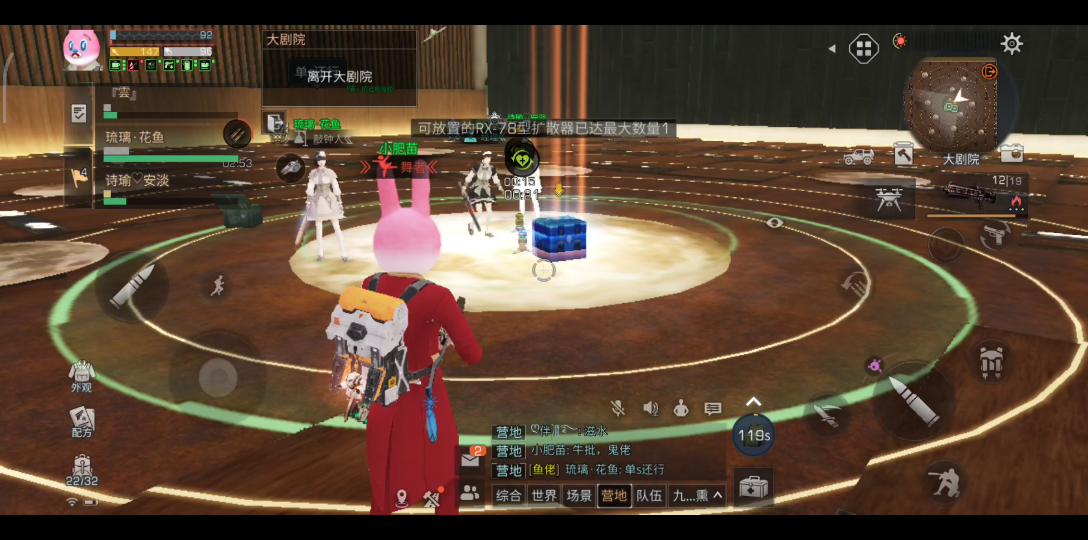Open the four-square main menu
Screen dimensions: 1088x540
click(x=864, y=48)
